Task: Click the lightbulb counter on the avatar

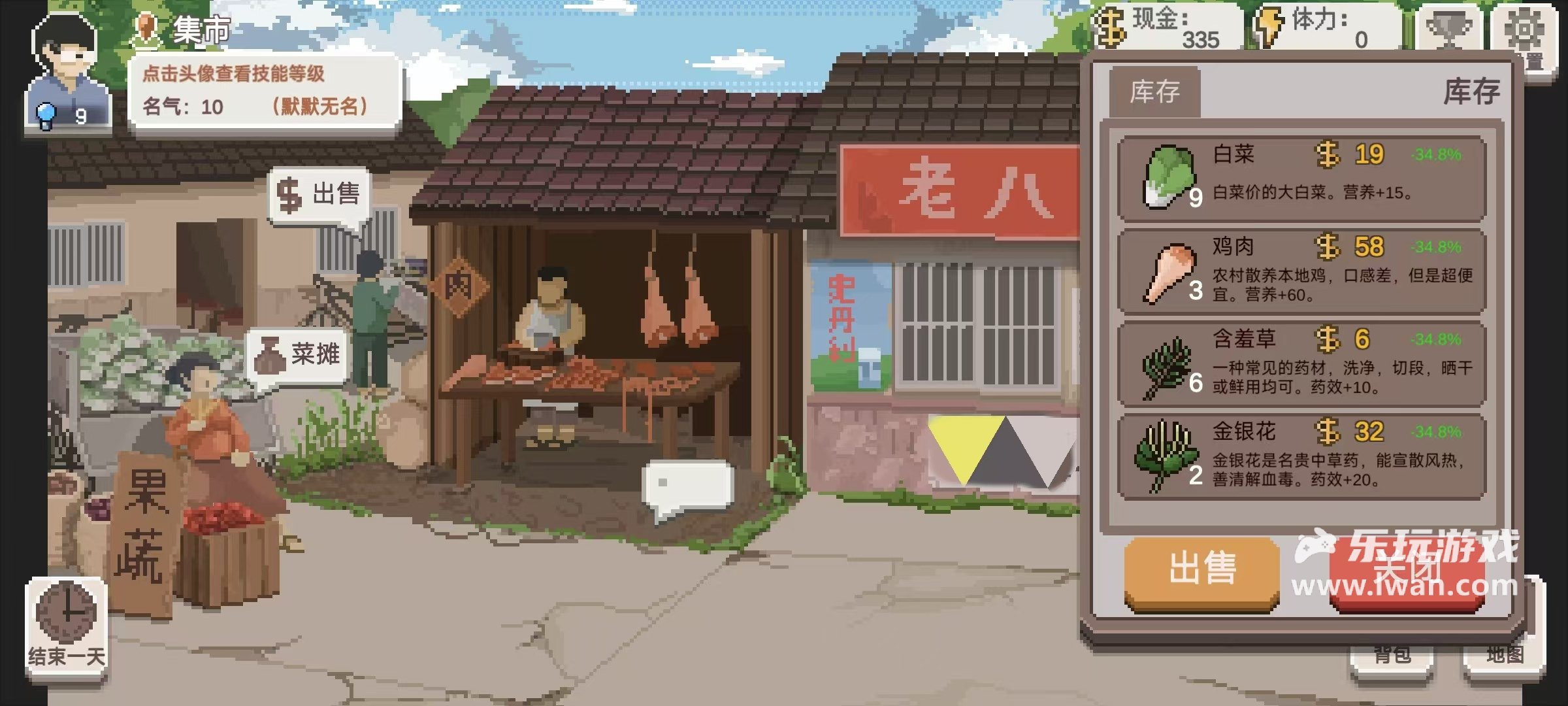Action: [44, 113]
